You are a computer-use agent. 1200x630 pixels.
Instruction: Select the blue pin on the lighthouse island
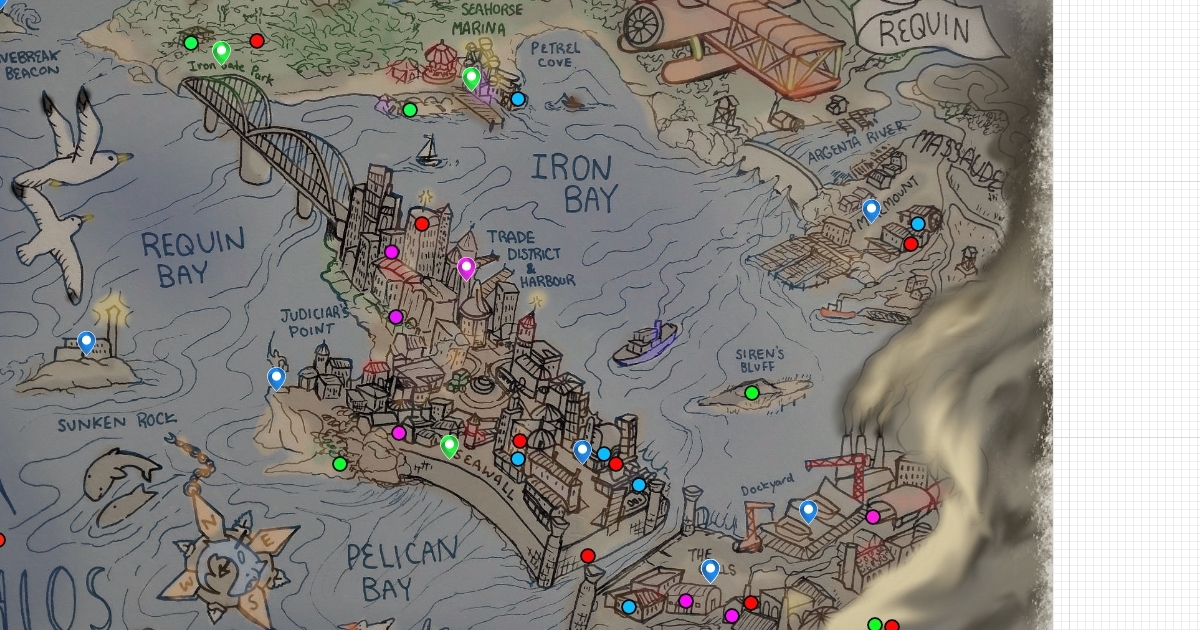point(87,342)
